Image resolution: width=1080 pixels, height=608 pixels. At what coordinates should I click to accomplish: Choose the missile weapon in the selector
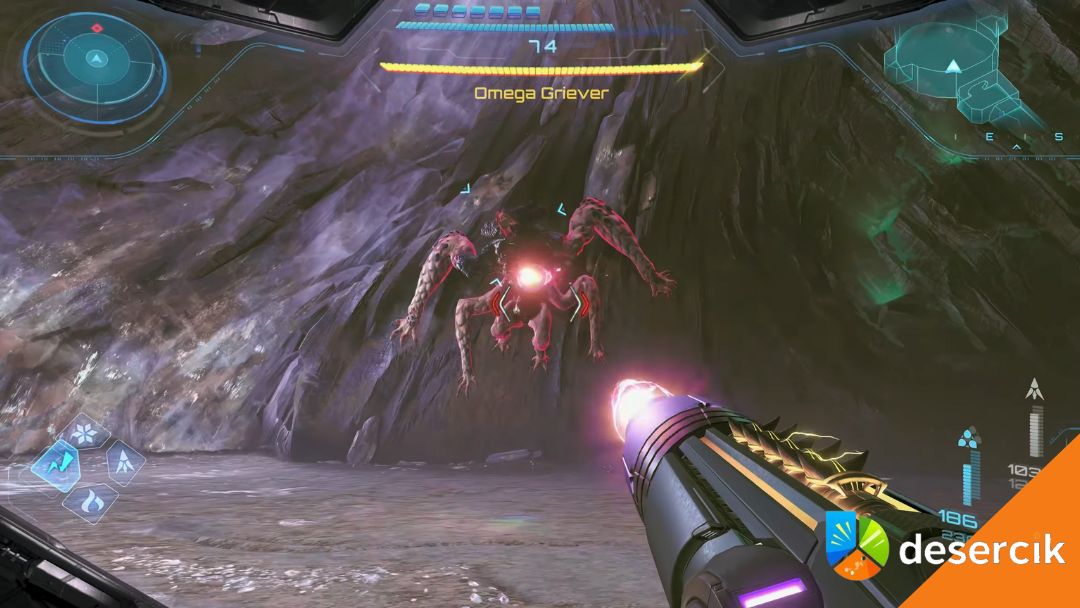click(x=124, y=462)
